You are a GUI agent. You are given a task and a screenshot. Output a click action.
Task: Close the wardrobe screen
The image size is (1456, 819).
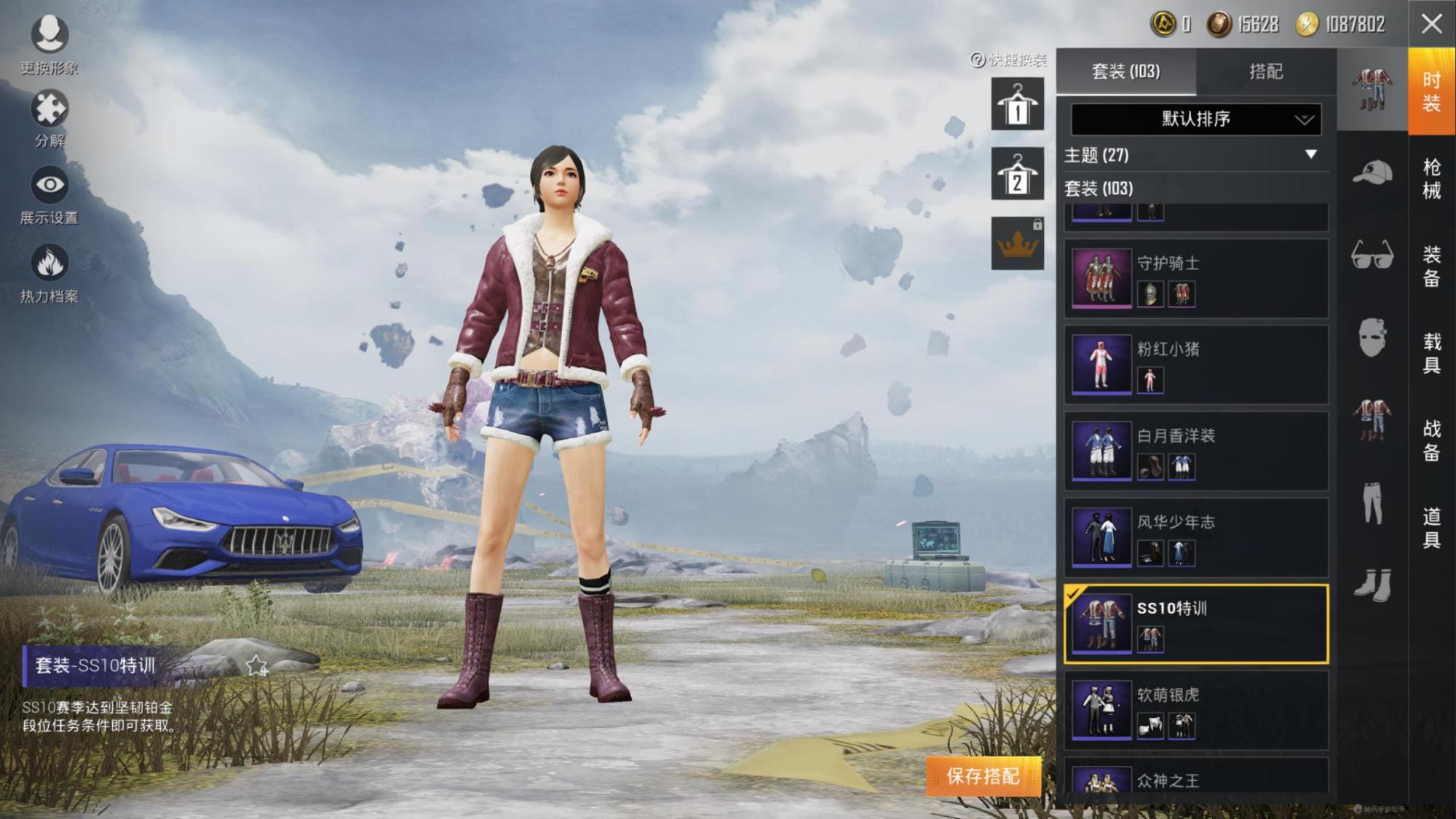1431,24
